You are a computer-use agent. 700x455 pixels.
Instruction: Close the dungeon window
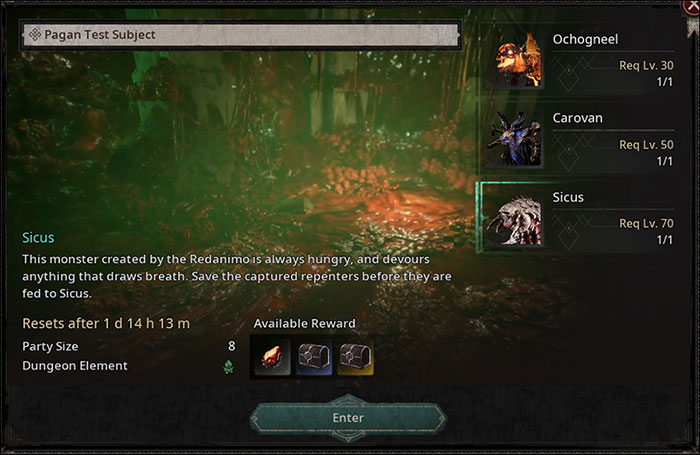click(x=691, y=5)
